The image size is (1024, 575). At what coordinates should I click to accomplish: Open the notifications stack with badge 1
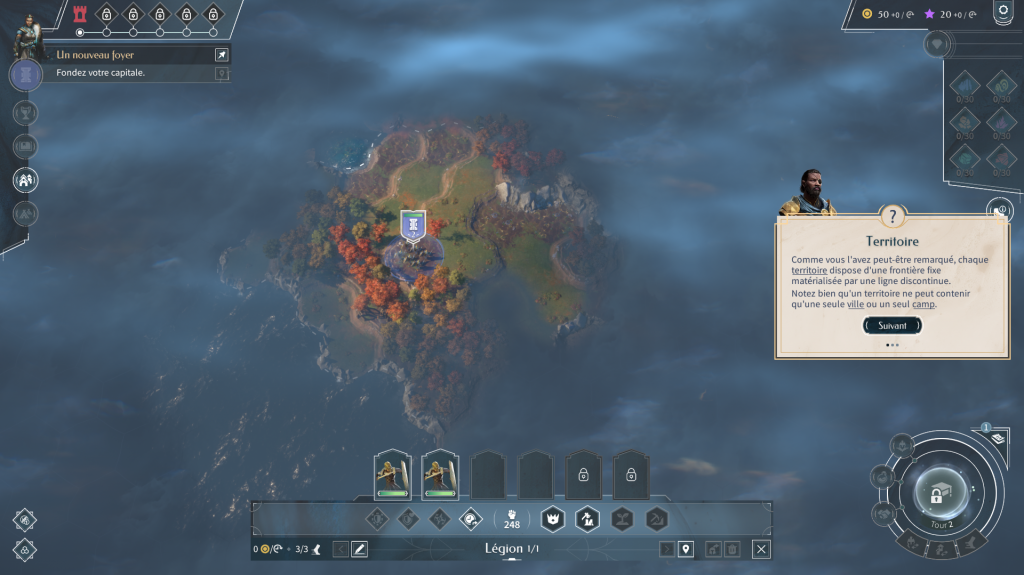(984, 438)
